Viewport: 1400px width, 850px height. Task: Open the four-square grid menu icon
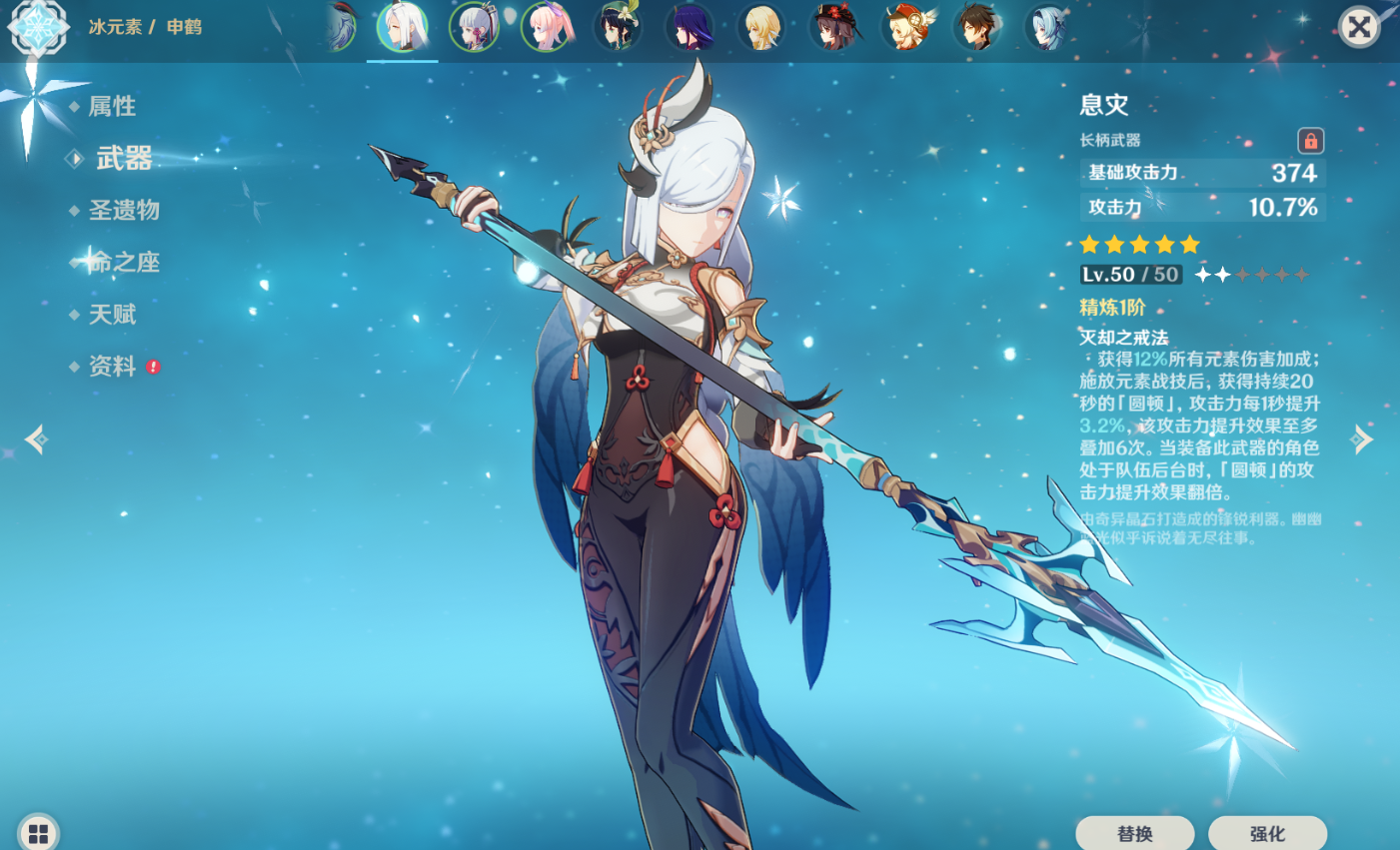pos(38,833)
